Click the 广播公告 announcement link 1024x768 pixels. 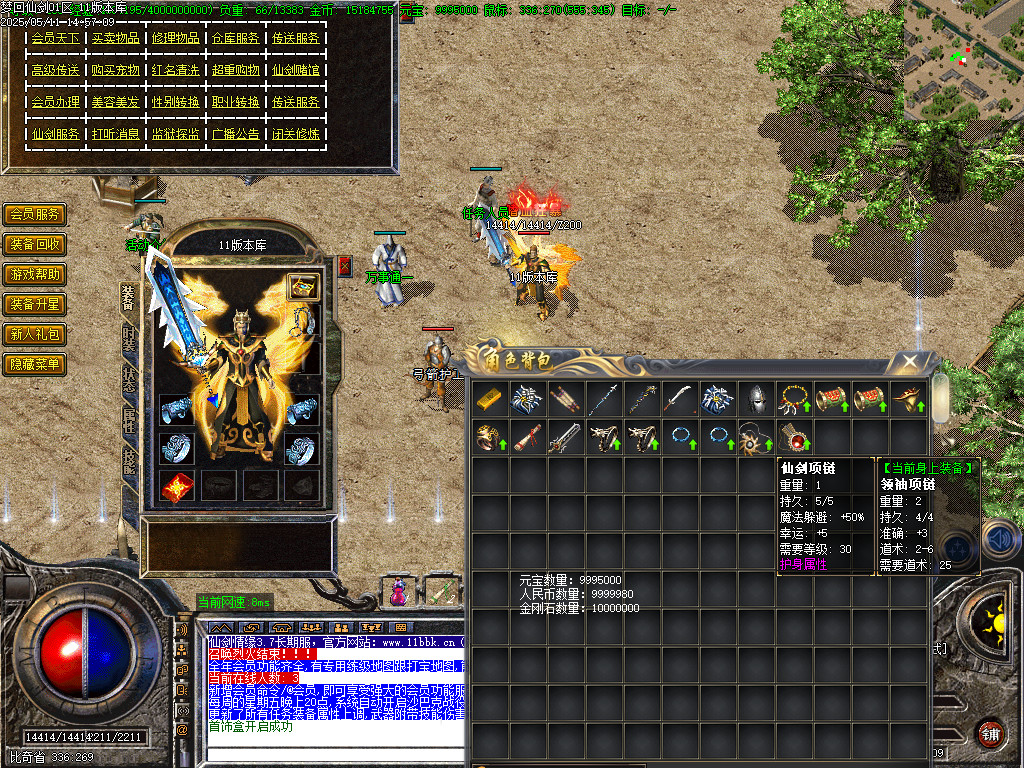[235, 134]
